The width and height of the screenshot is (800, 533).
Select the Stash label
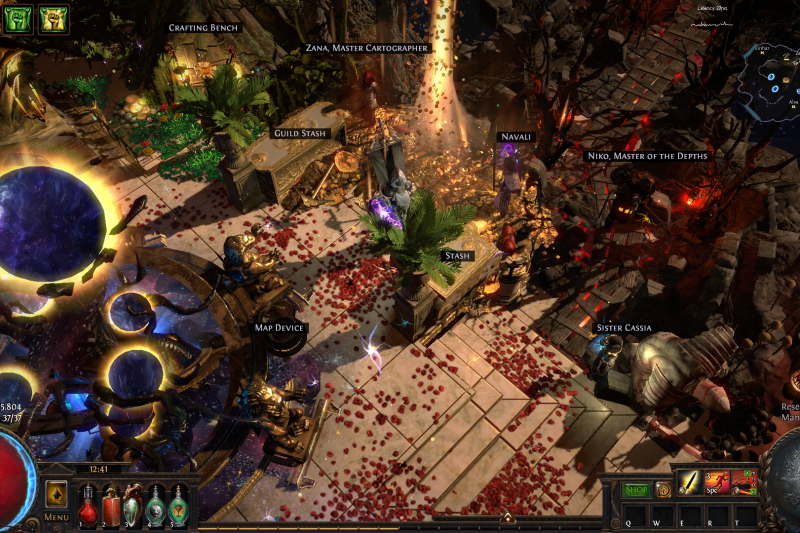[457, 256]
